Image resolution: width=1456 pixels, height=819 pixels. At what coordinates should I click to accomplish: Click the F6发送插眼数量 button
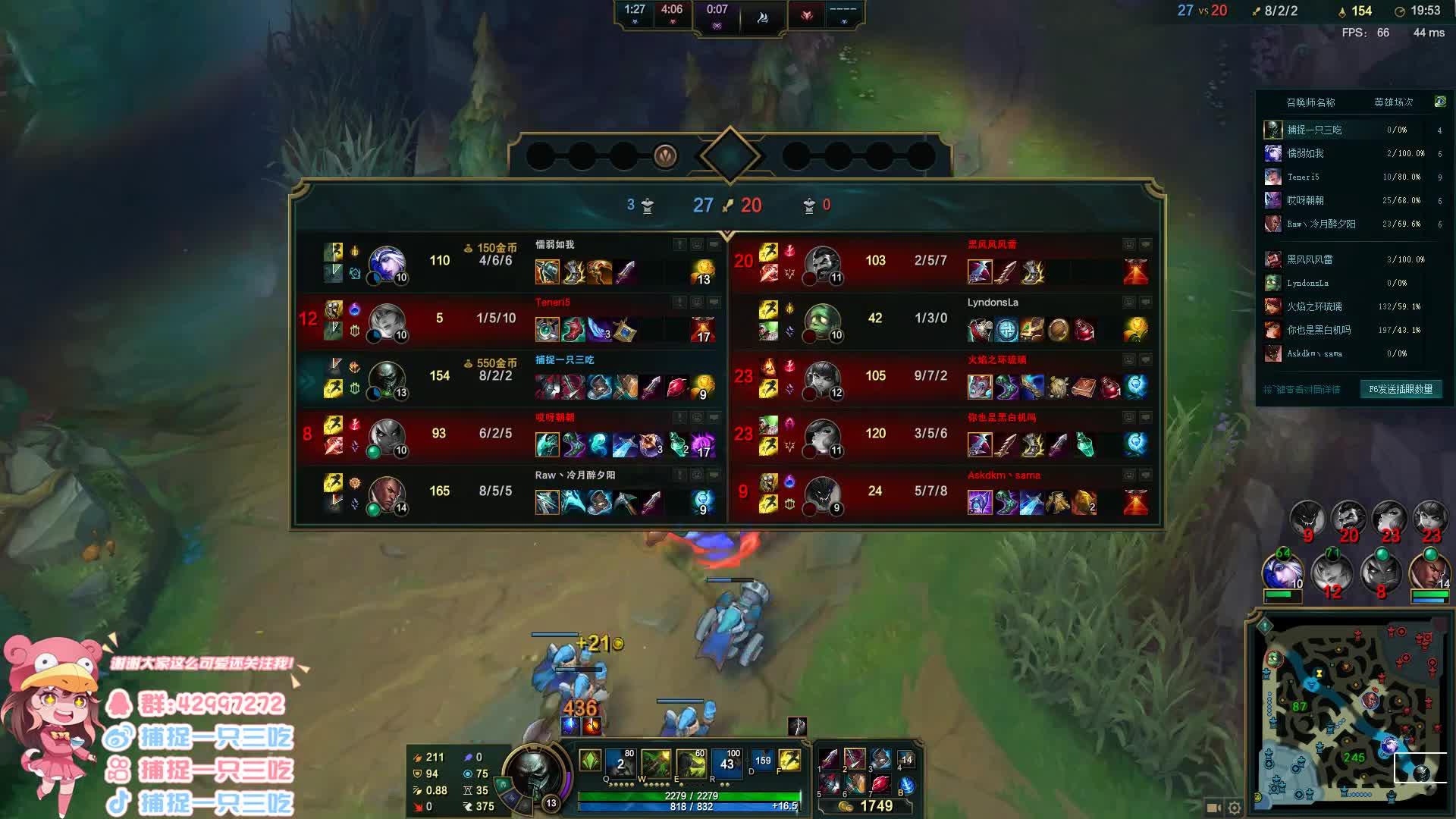(1400, 389)
